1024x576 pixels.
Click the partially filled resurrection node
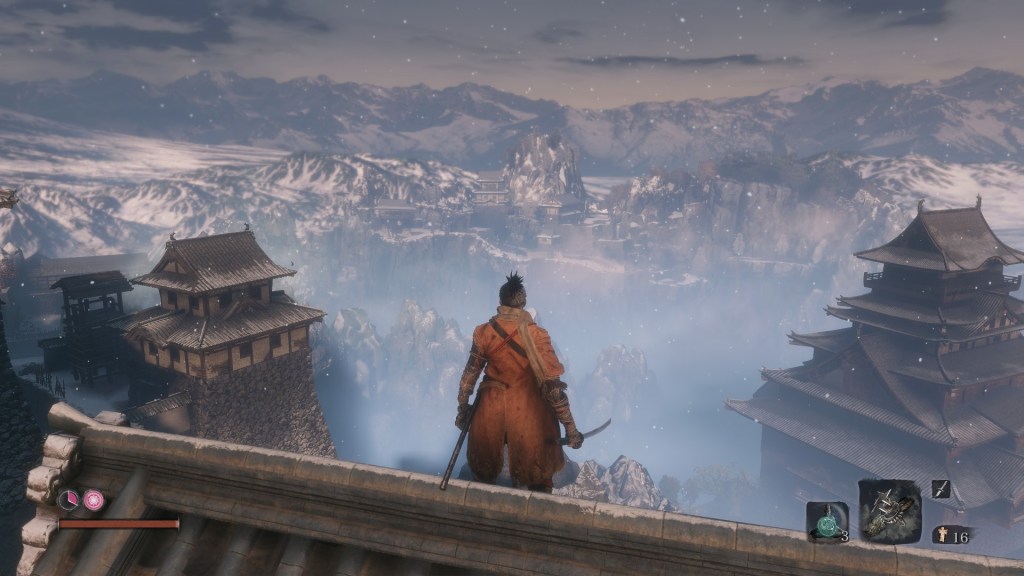[68, 499]
